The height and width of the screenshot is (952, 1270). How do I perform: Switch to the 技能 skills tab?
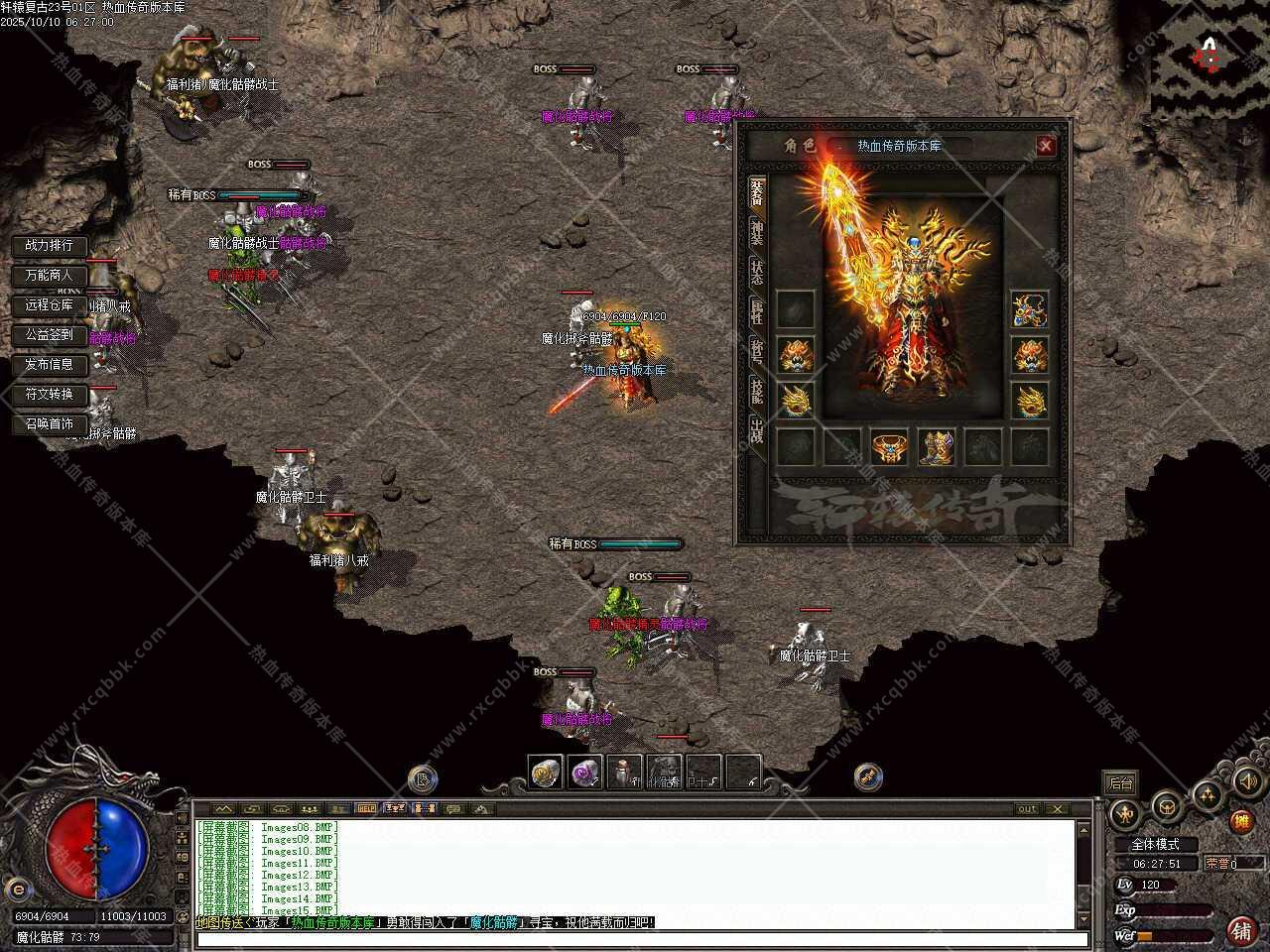click(757, 391)
